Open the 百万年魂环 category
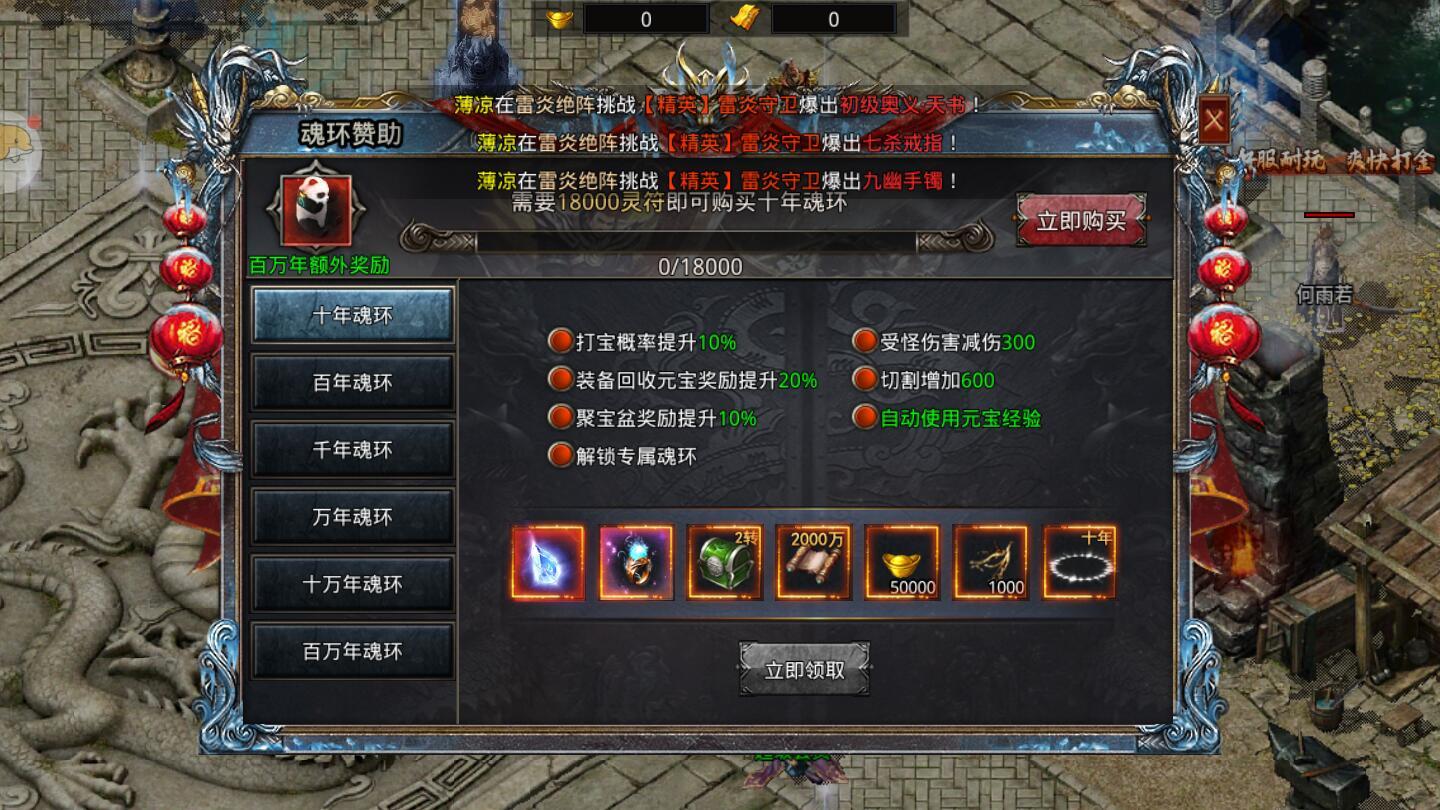The height and width of the screenshot is (810, 1440). coord(352,651)
